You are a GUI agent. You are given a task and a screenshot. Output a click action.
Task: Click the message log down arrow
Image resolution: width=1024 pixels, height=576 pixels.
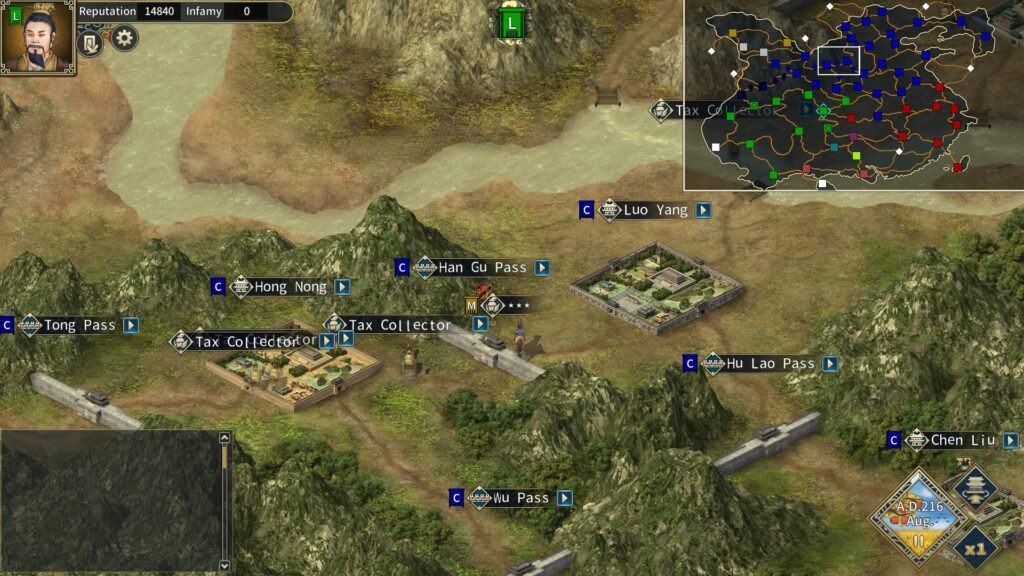click(224, 564)
